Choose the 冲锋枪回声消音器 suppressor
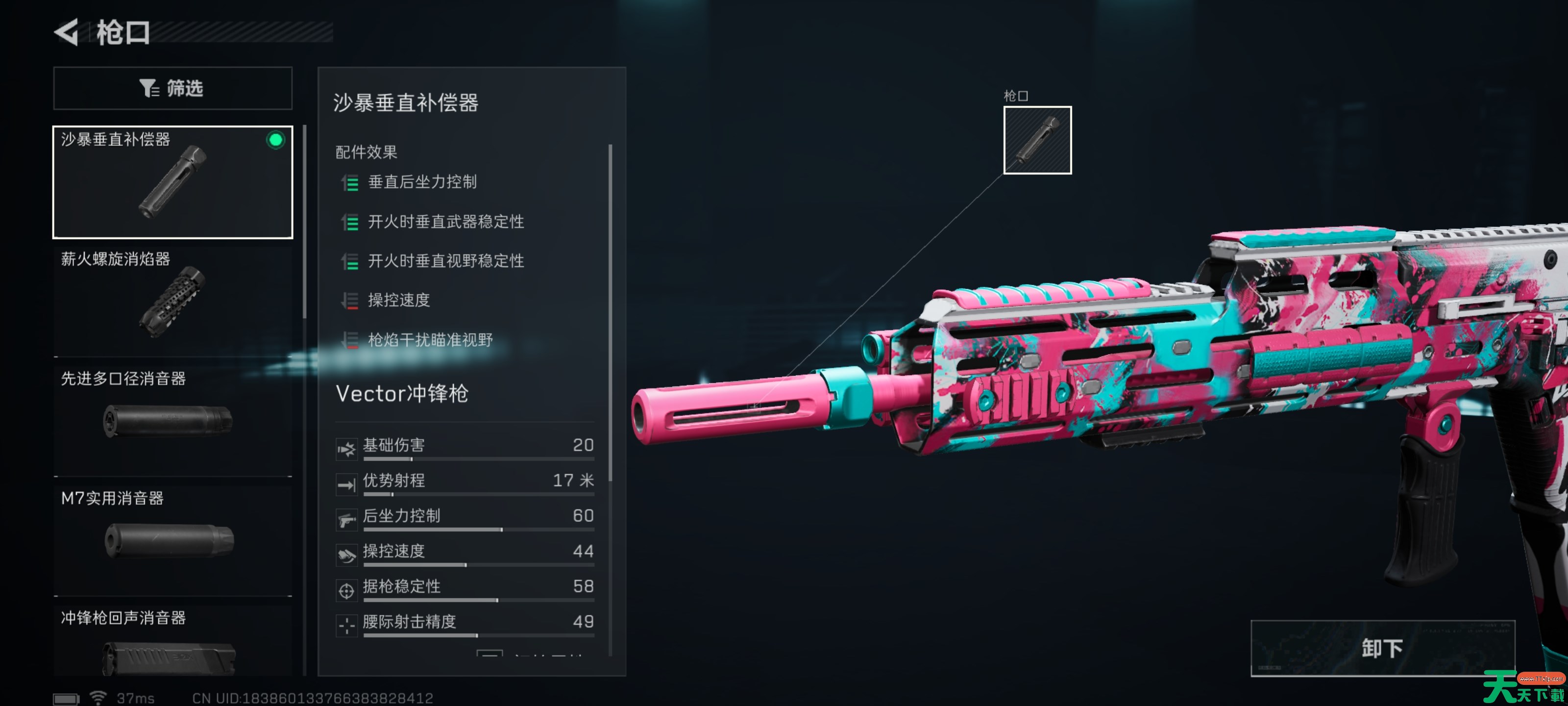 click(173, 643)
